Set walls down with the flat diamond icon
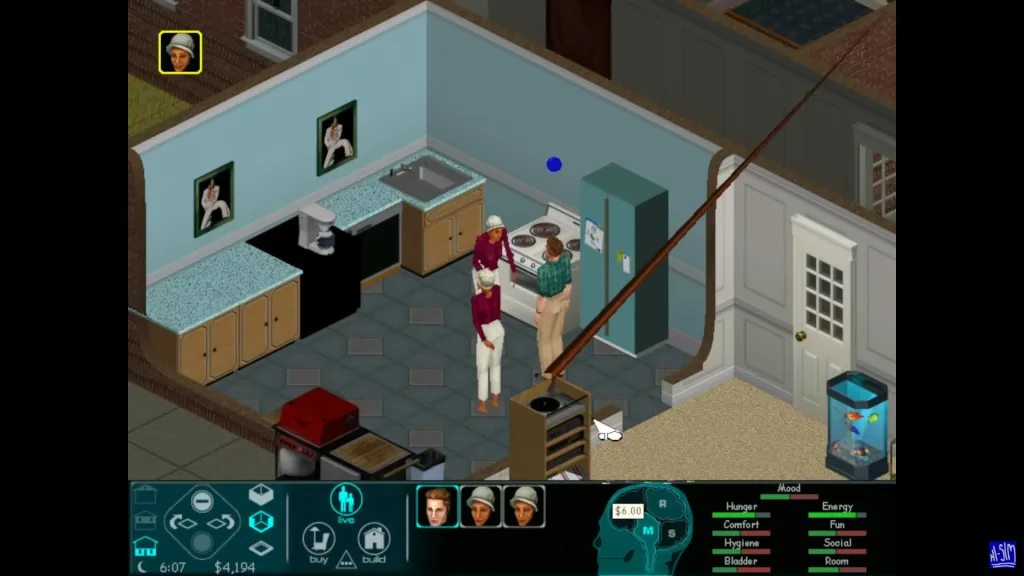1024x576 pixels. pos(260,548)
